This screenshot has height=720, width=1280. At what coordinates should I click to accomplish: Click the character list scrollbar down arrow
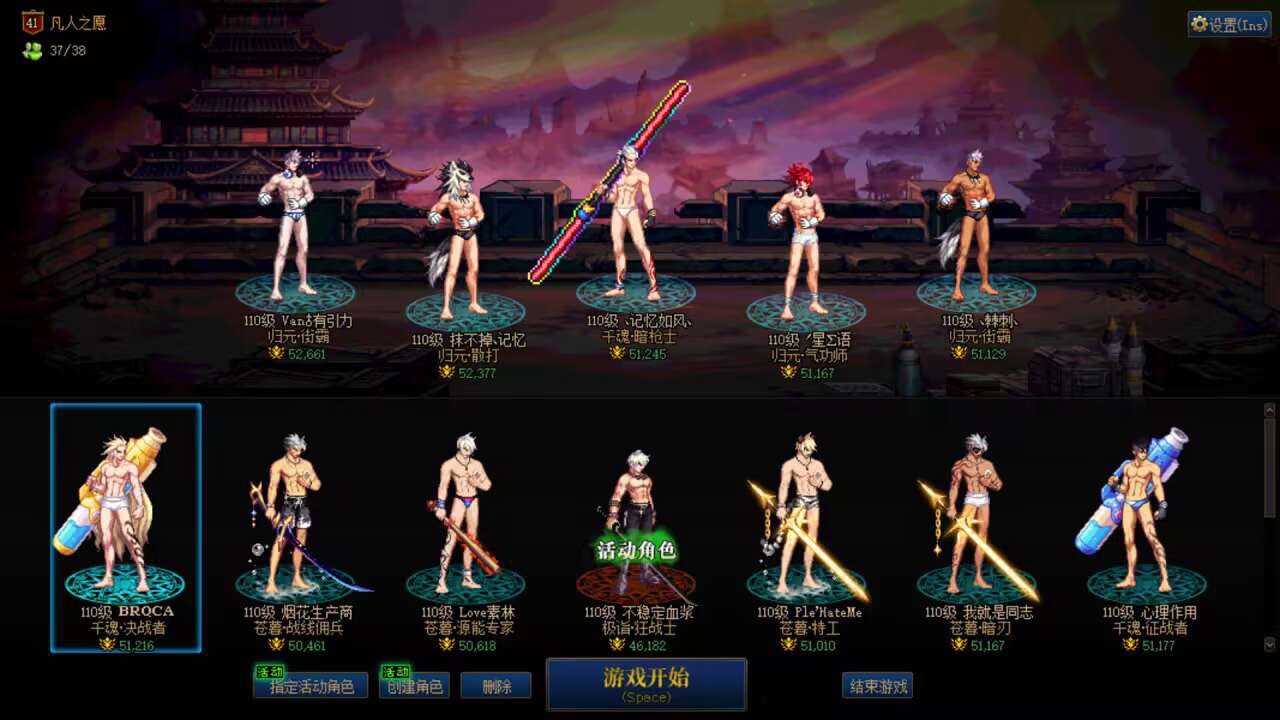[x=1270, y=645]
